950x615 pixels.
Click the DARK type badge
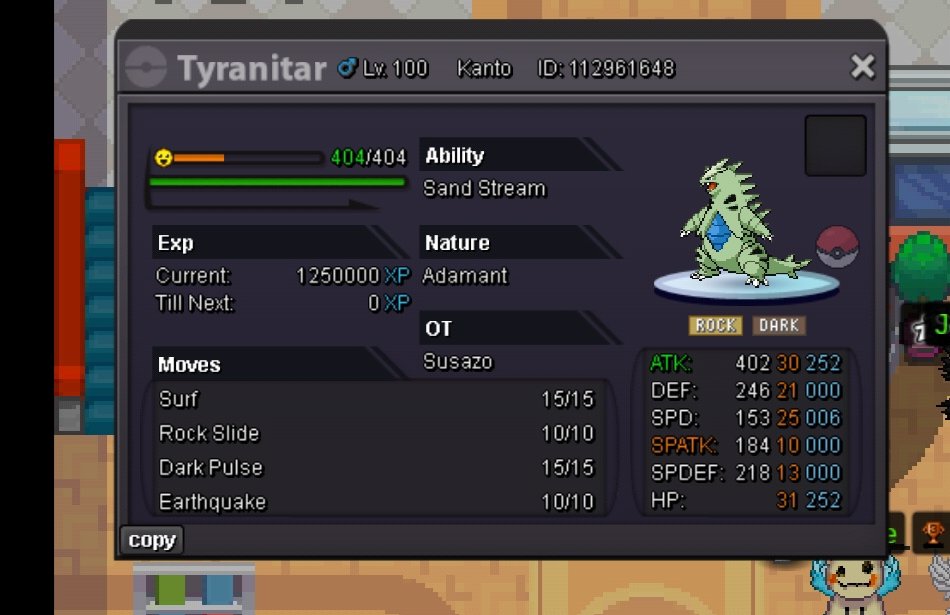(x=778, y=325)
